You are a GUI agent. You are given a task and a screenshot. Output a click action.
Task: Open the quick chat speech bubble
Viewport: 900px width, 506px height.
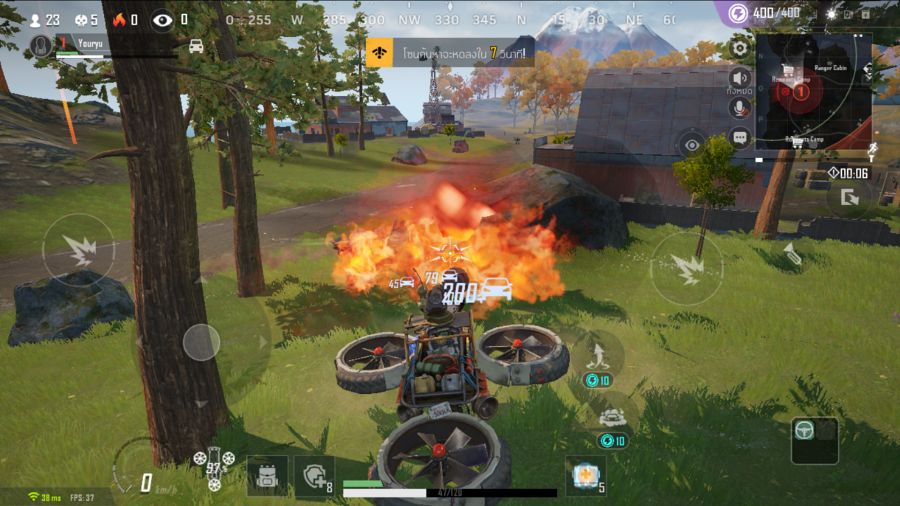pyautogui.click(x=740, y=138)
